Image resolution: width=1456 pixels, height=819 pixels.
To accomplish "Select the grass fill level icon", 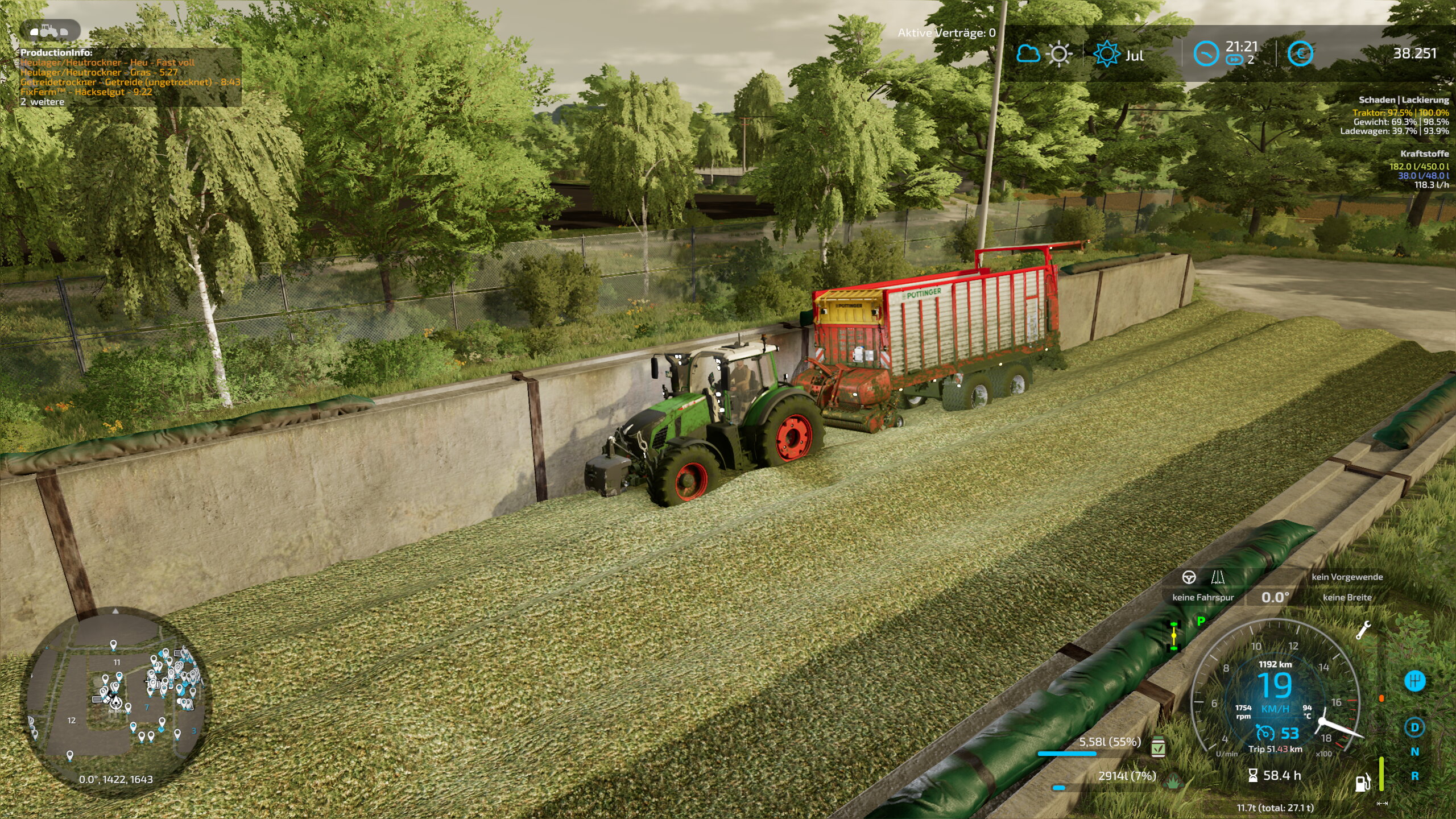I will 1172,783.
